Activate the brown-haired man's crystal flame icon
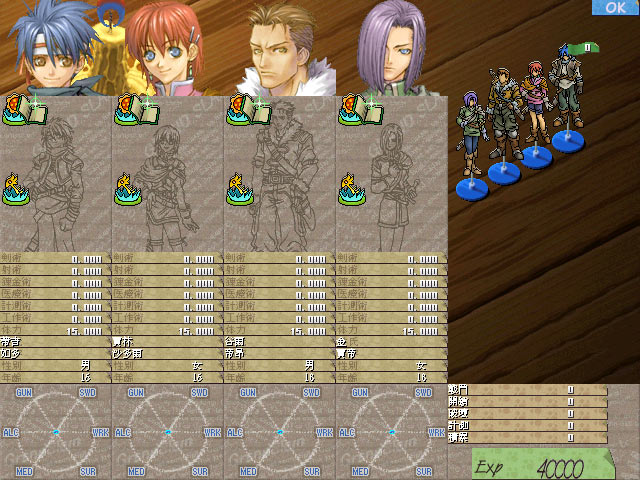 240,189
